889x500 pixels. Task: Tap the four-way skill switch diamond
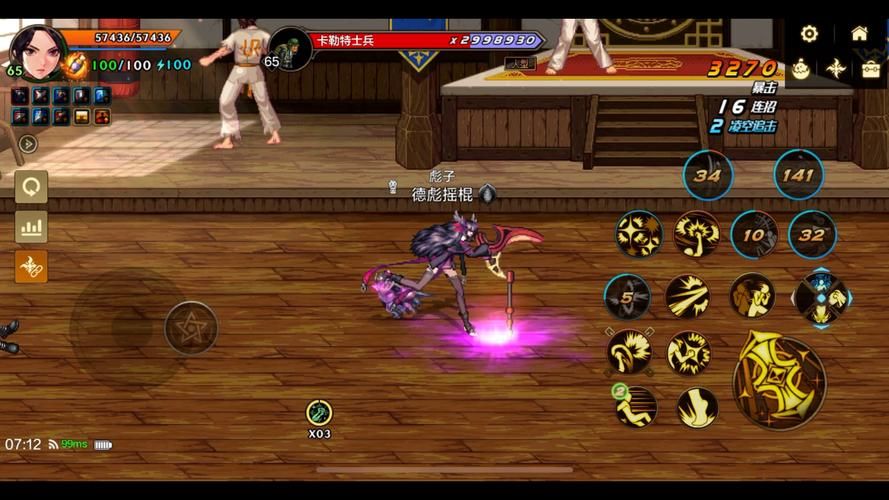(821, 297)
